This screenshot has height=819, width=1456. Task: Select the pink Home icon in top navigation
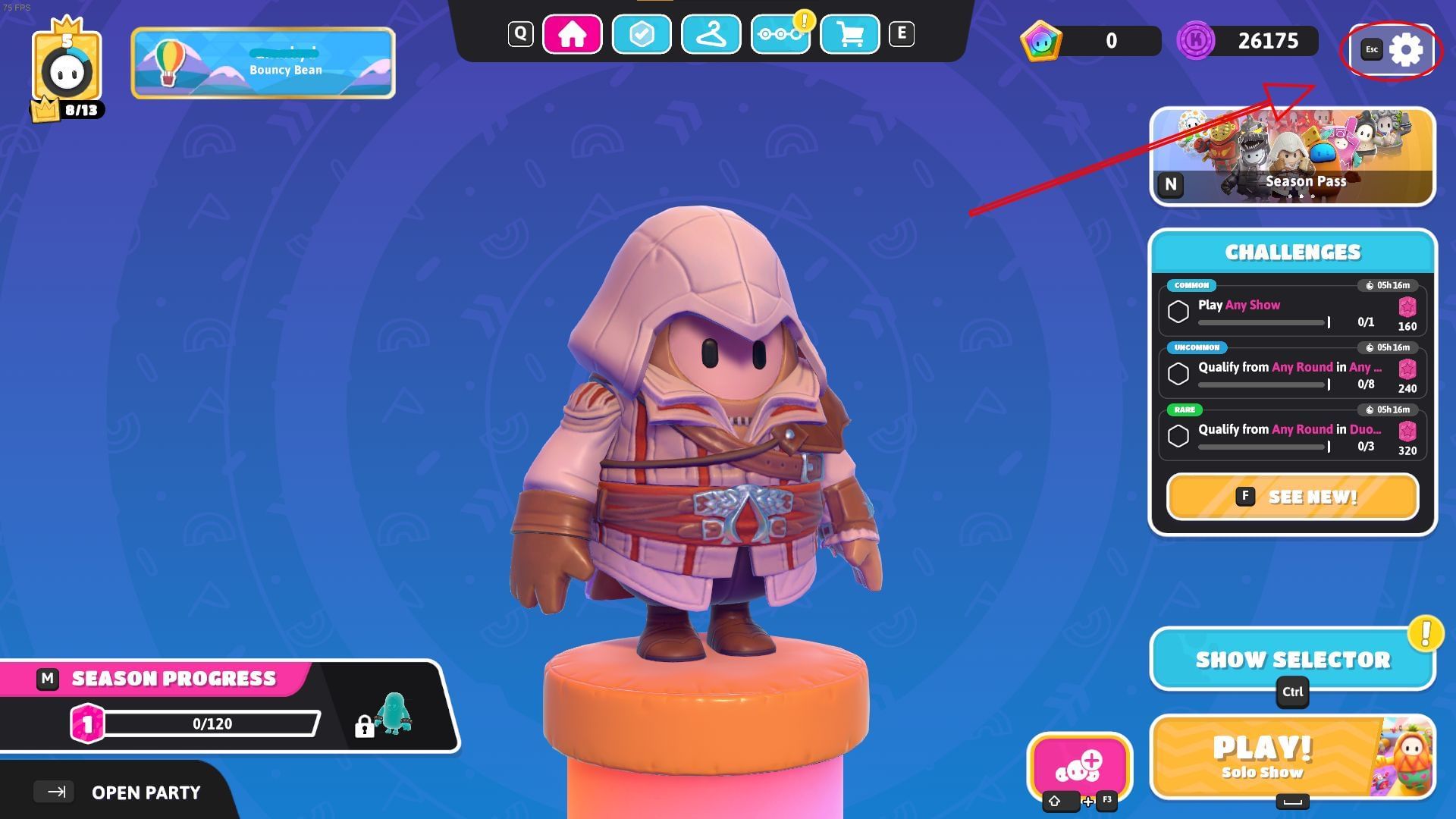[573, 33]
